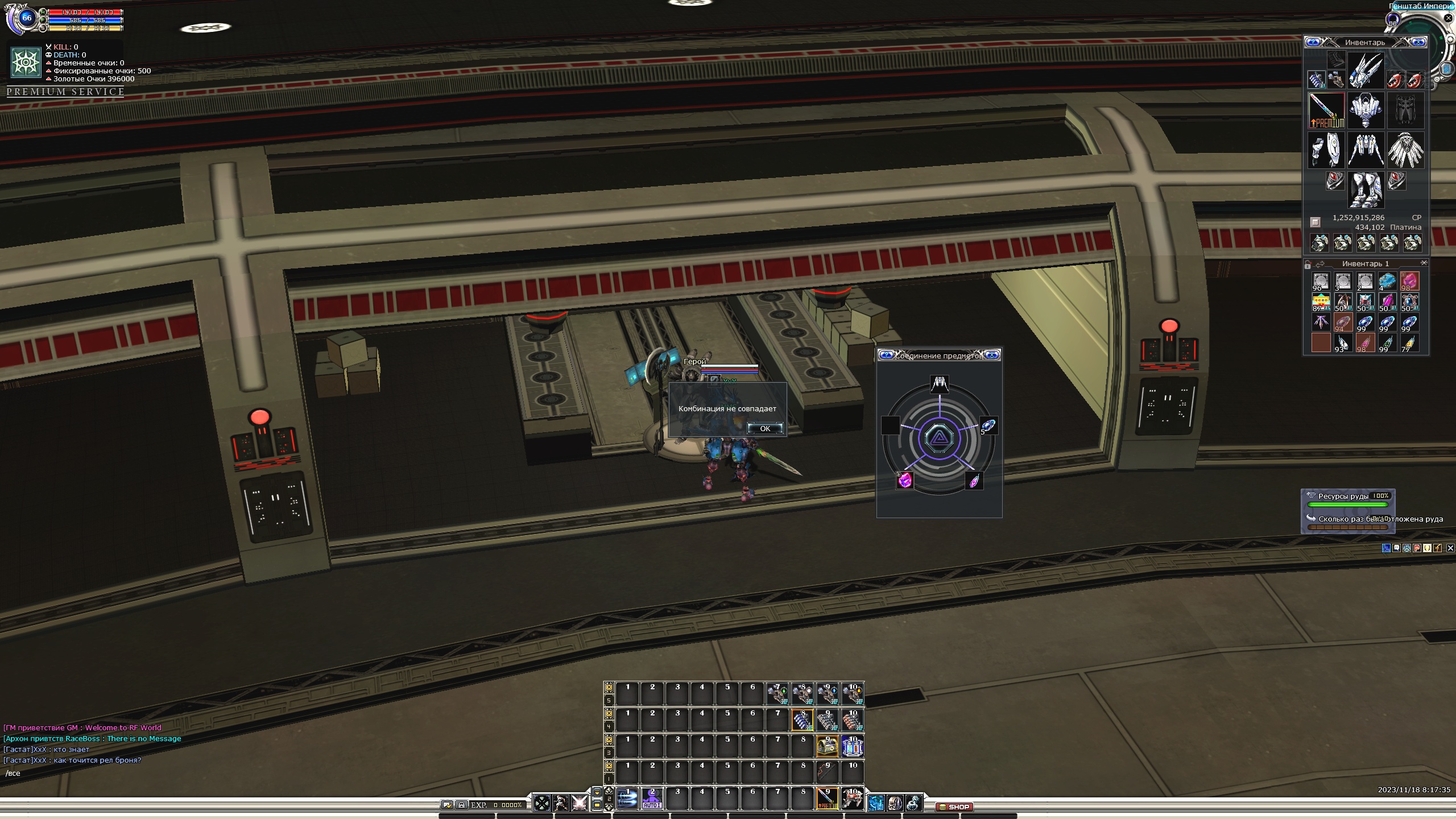Image resolution: width=1456 pixels, height=819 pixels.
Task: Confirm the combination mismatch dialog with OK
Action: 764,428
